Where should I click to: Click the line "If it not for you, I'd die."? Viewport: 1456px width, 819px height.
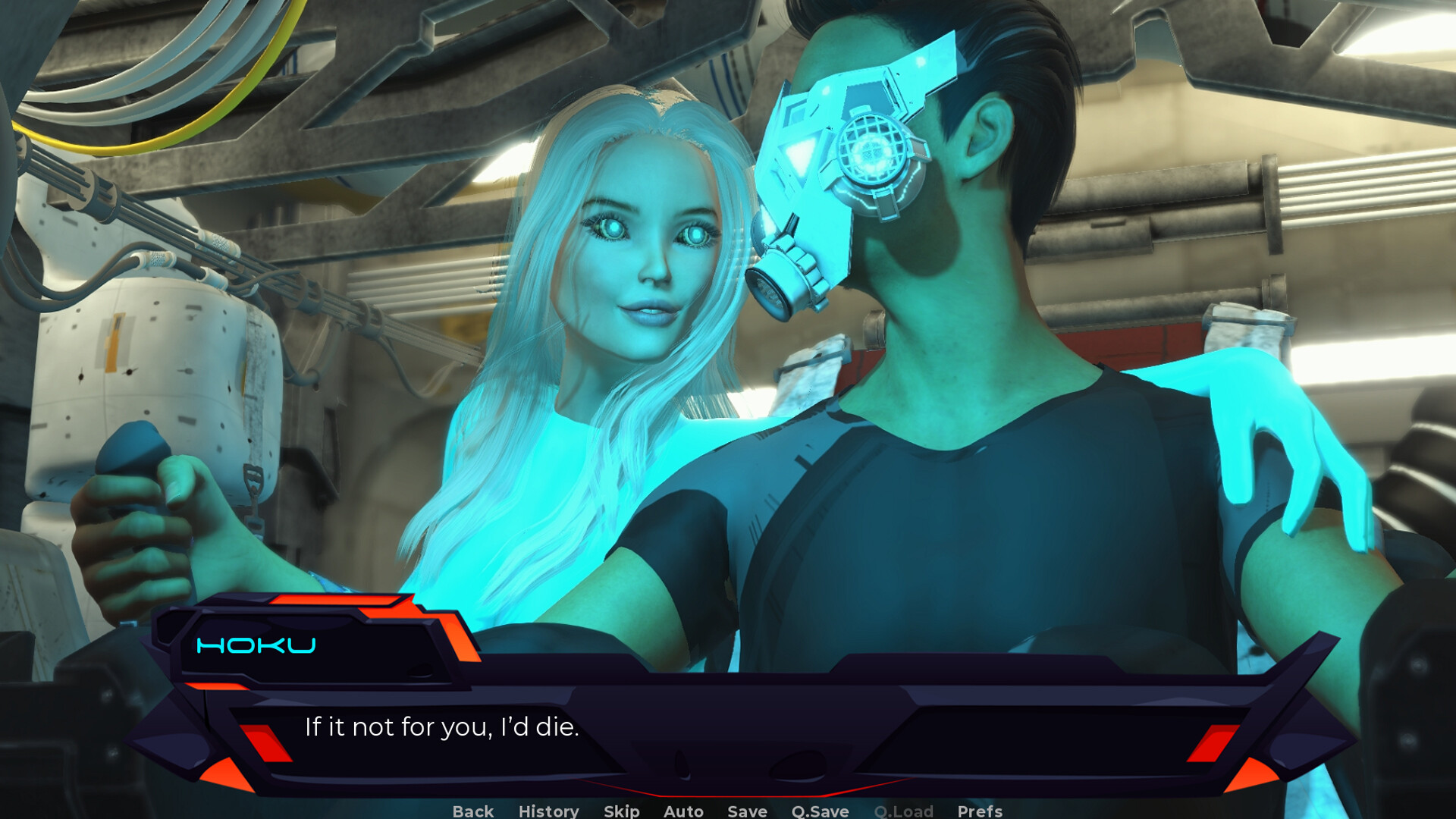(x=441, y=726)
